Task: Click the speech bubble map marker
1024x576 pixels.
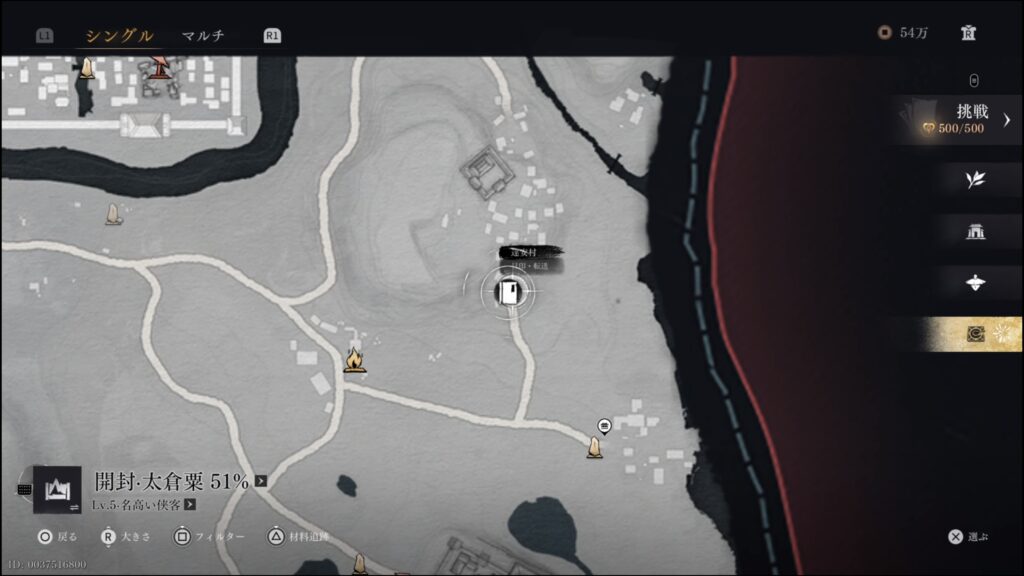Action: click(x=604, y=426)
